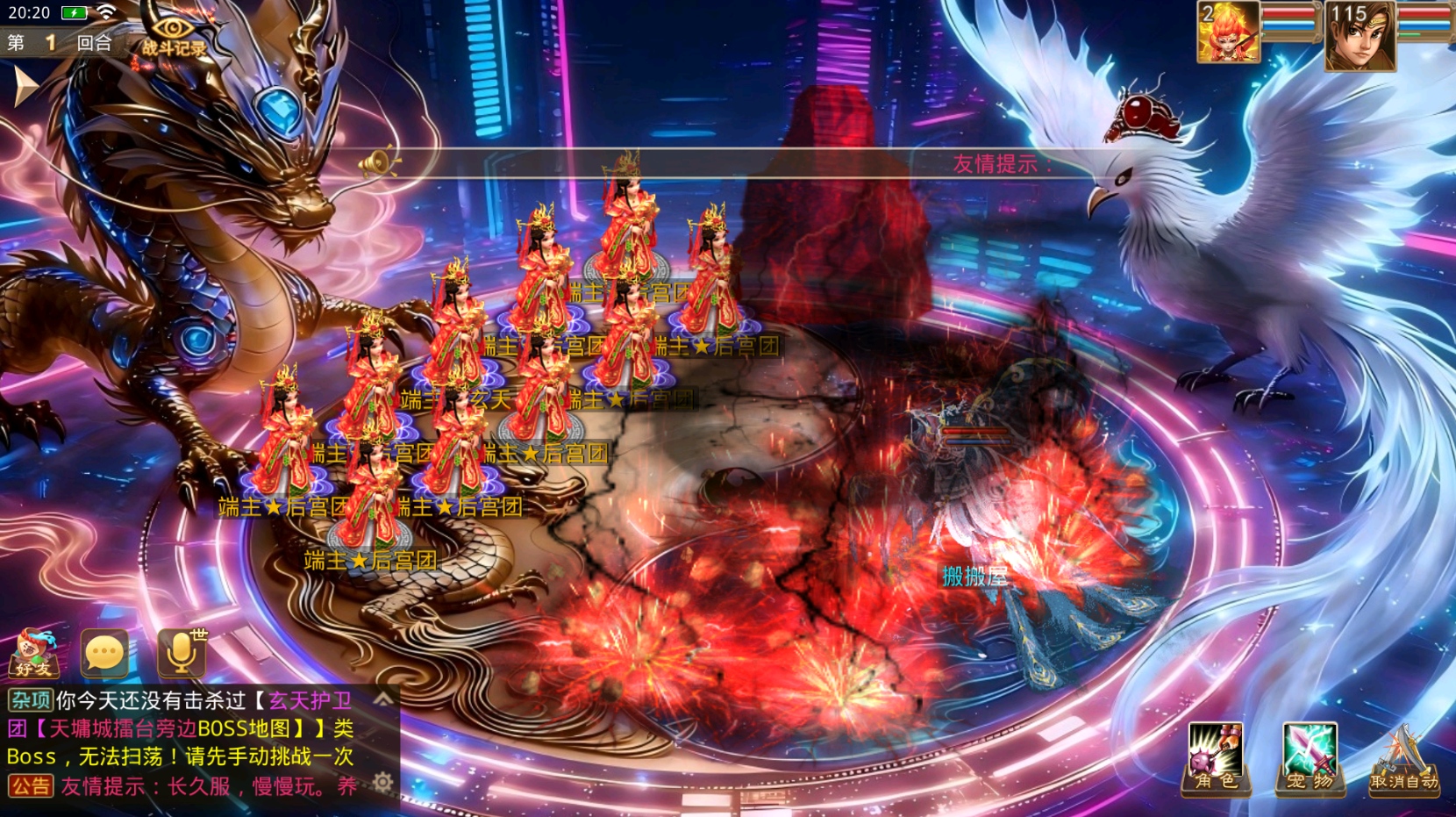Open chat settings gear icon

tap(382, 781)
